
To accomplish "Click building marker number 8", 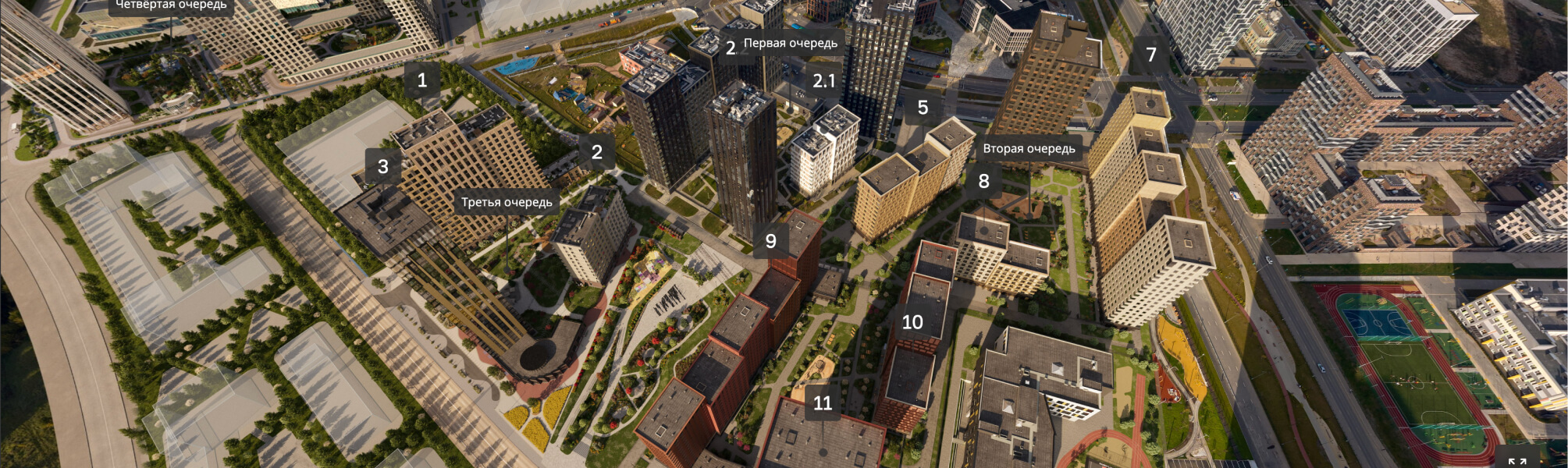I will [x=983, y=182].
